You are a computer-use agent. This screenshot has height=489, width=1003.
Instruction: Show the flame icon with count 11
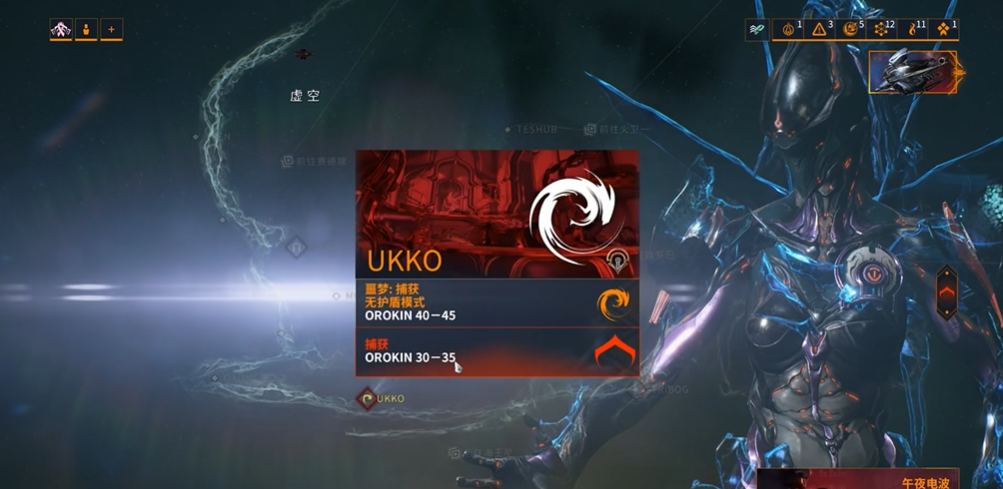(913, 30)
